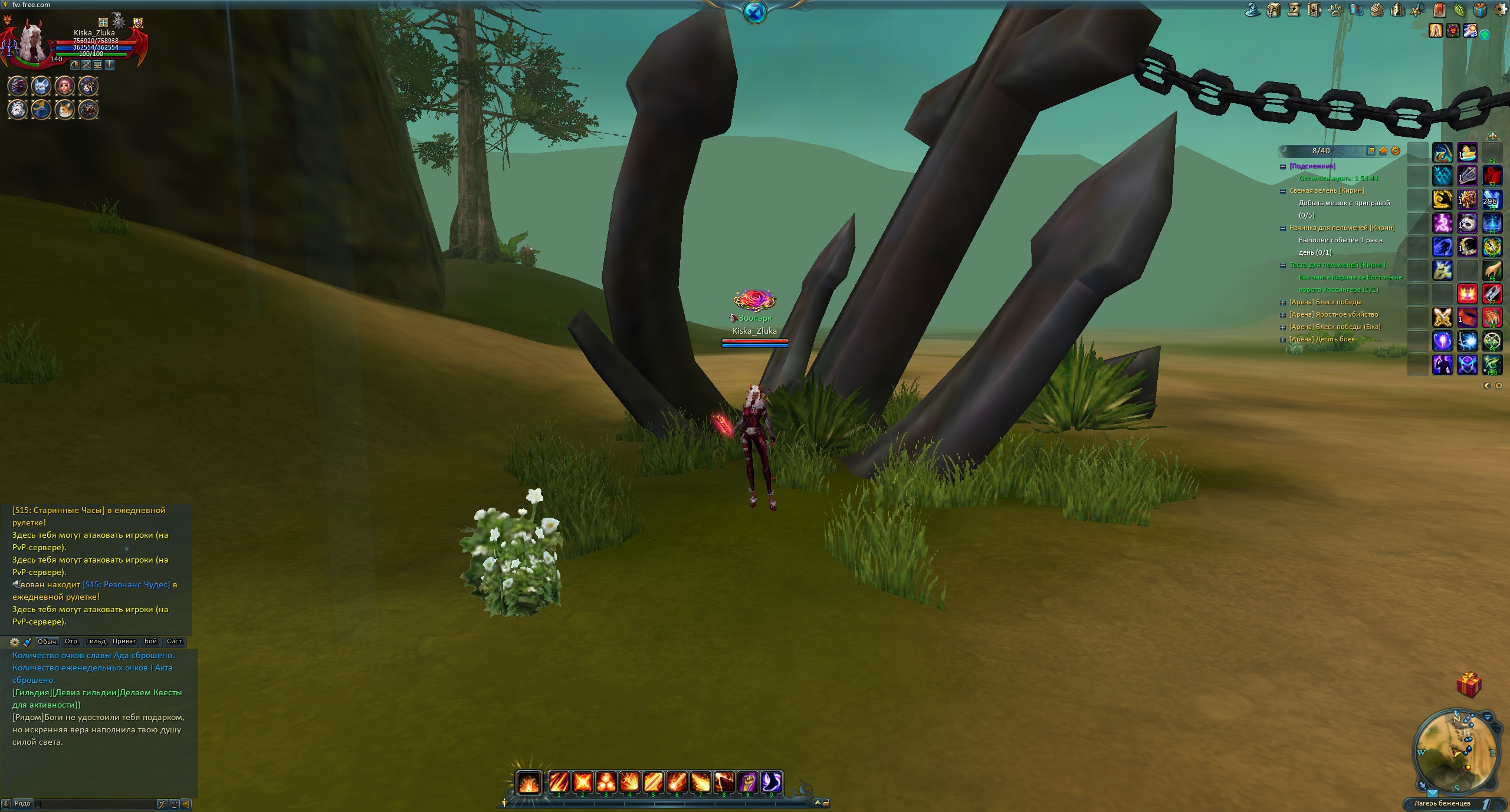Open the paw print pets menu
Viewport: 1510px width, 812px height.
pyautogui.click(x=1335, y=10)
